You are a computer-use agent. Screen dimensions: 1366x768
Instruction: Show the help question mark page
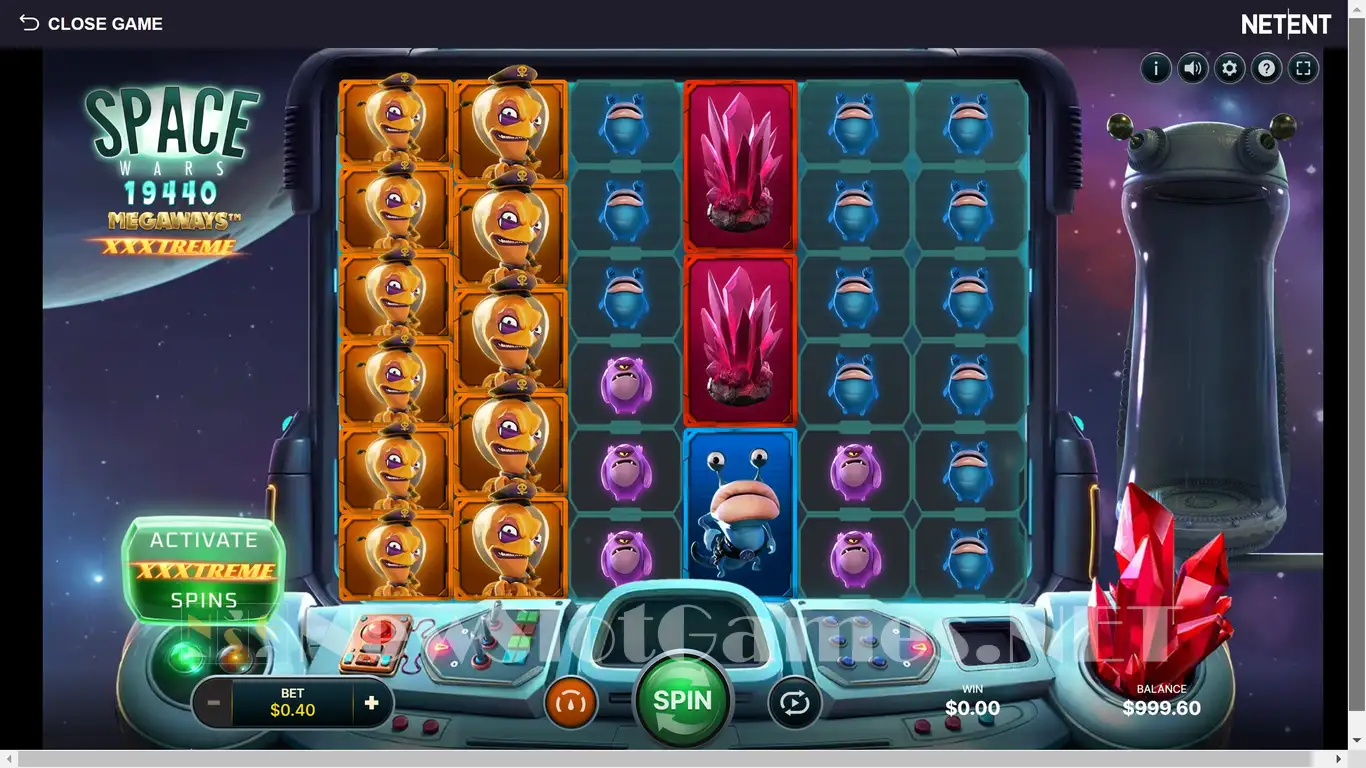(1267, 69)
